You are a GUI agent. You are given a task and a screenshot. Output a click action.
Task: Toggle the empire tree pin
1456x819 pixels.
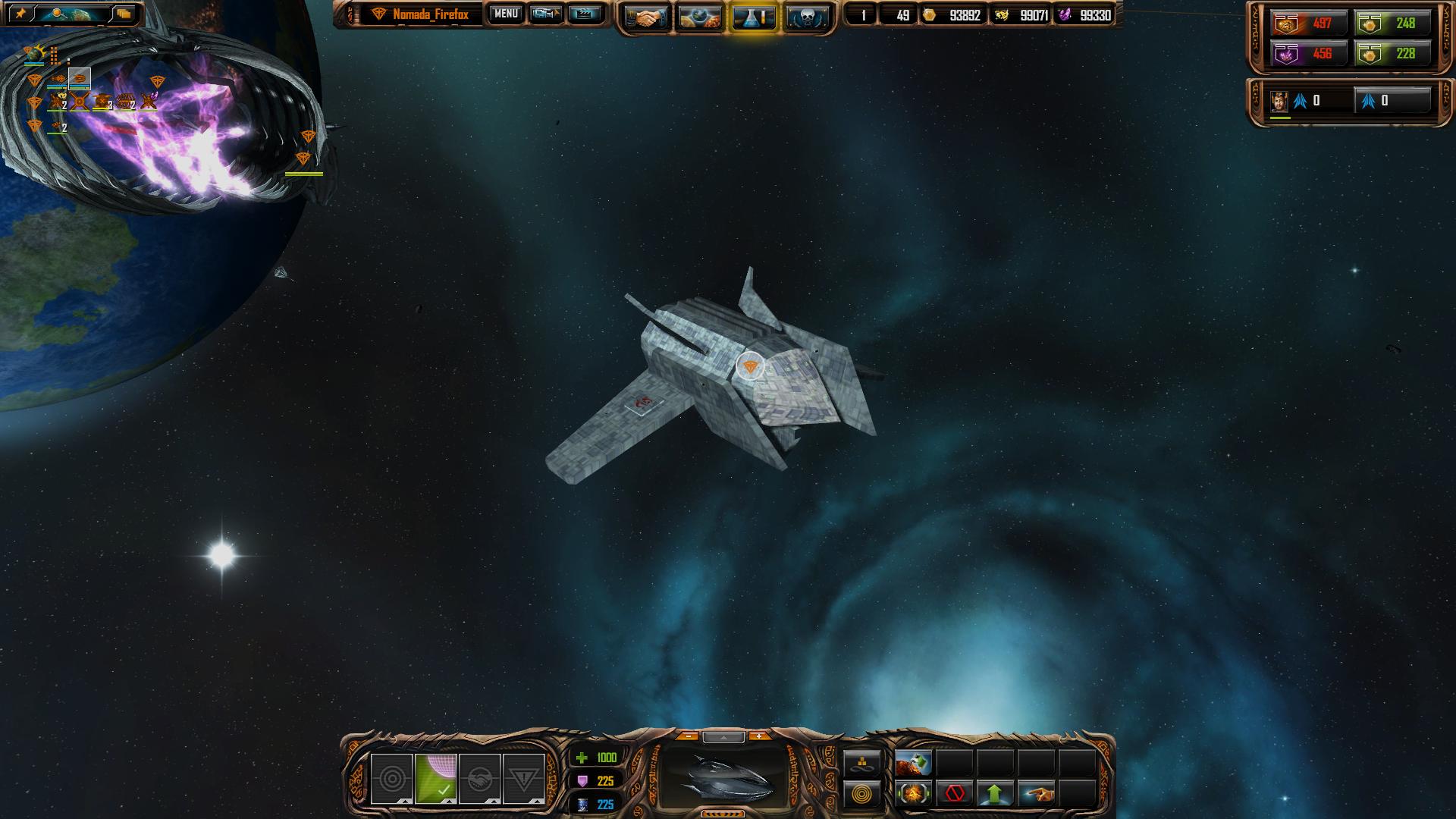(x=20, y=14)
